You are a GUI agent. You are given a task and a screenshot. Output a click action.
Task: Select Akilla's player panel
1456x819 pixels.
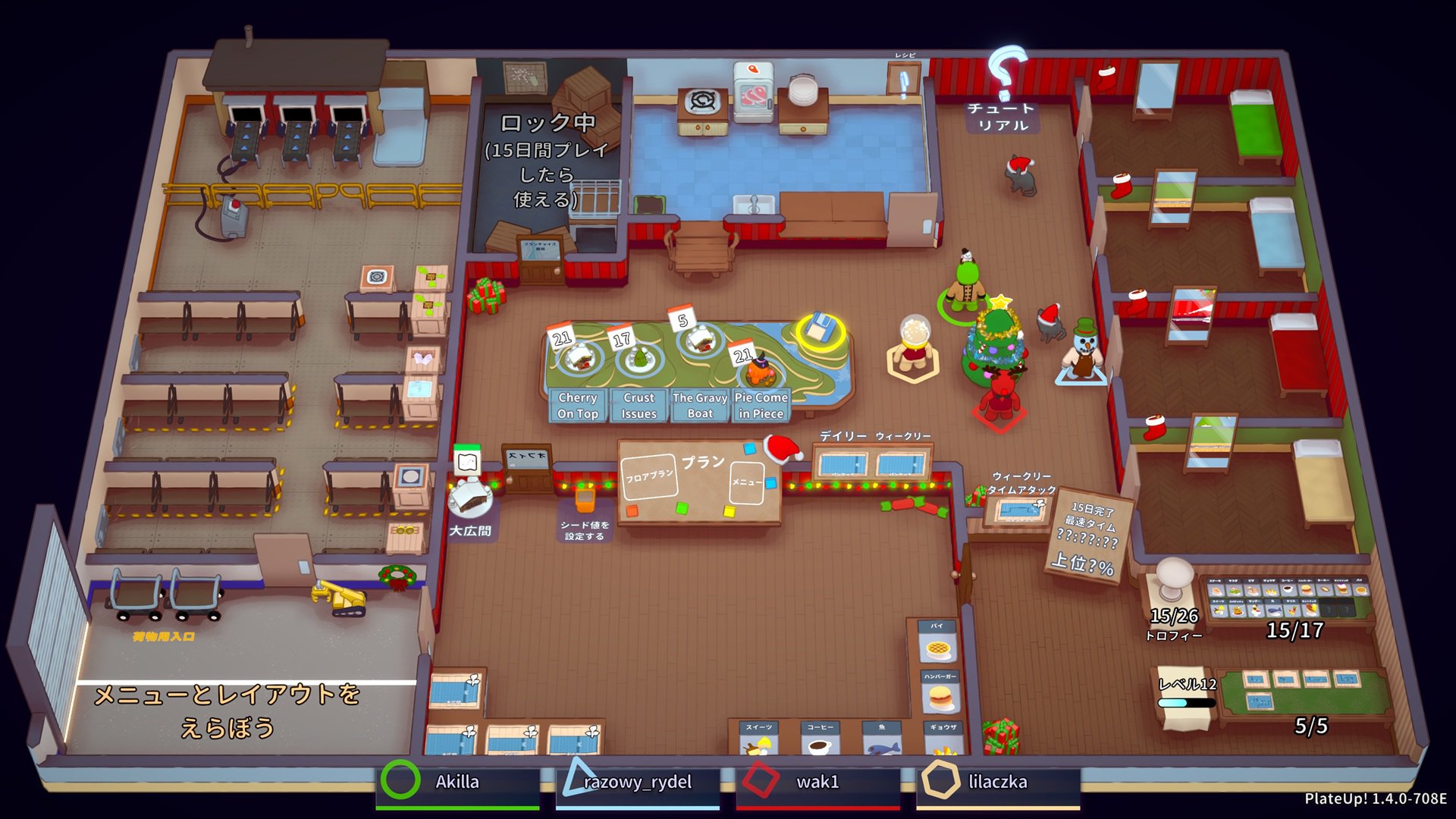click(457, 783)
